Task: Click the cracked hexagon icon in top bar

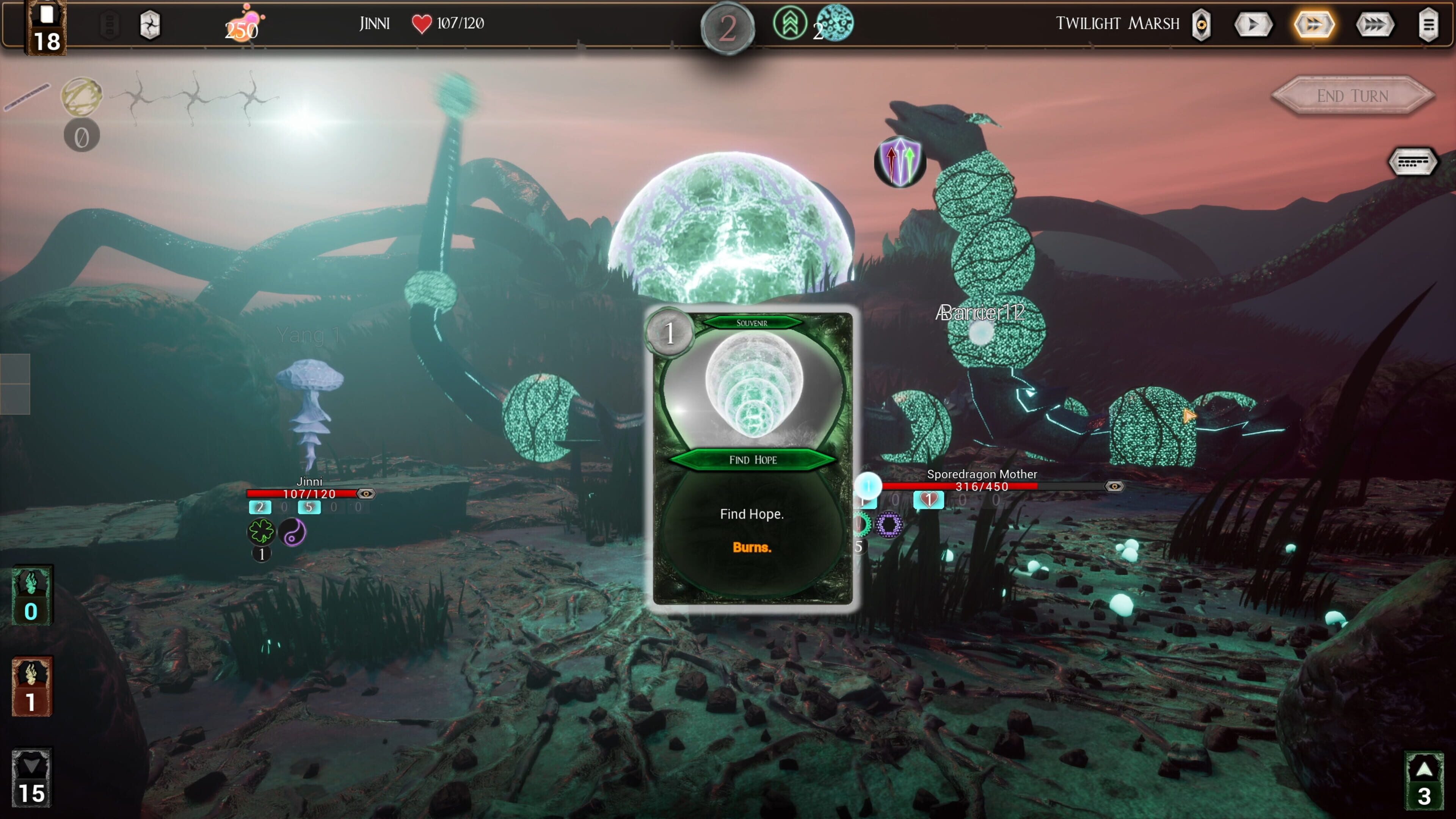Action: (x=150, y=25)
